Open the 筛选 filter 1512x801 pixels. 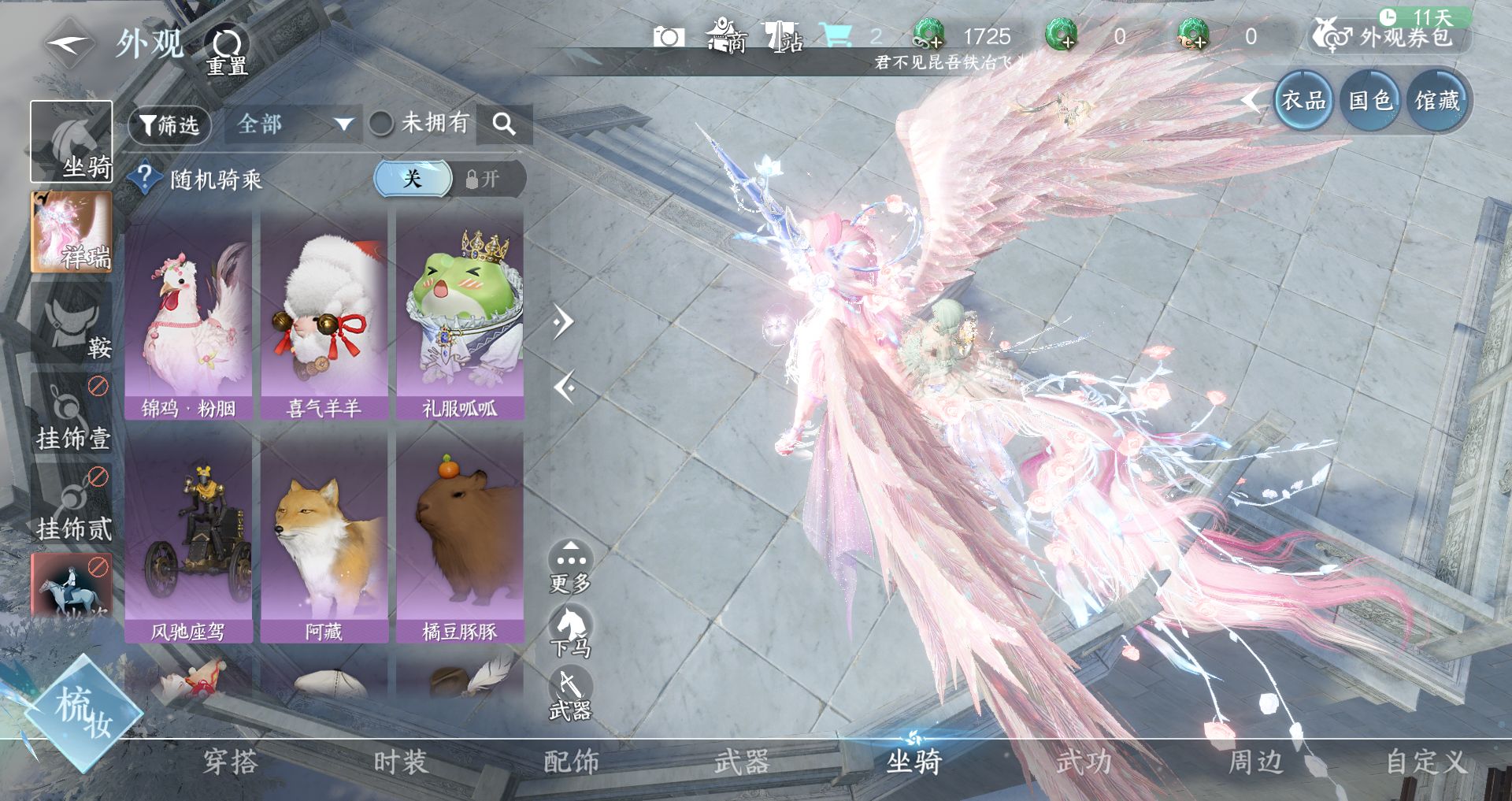pos(169,125)
